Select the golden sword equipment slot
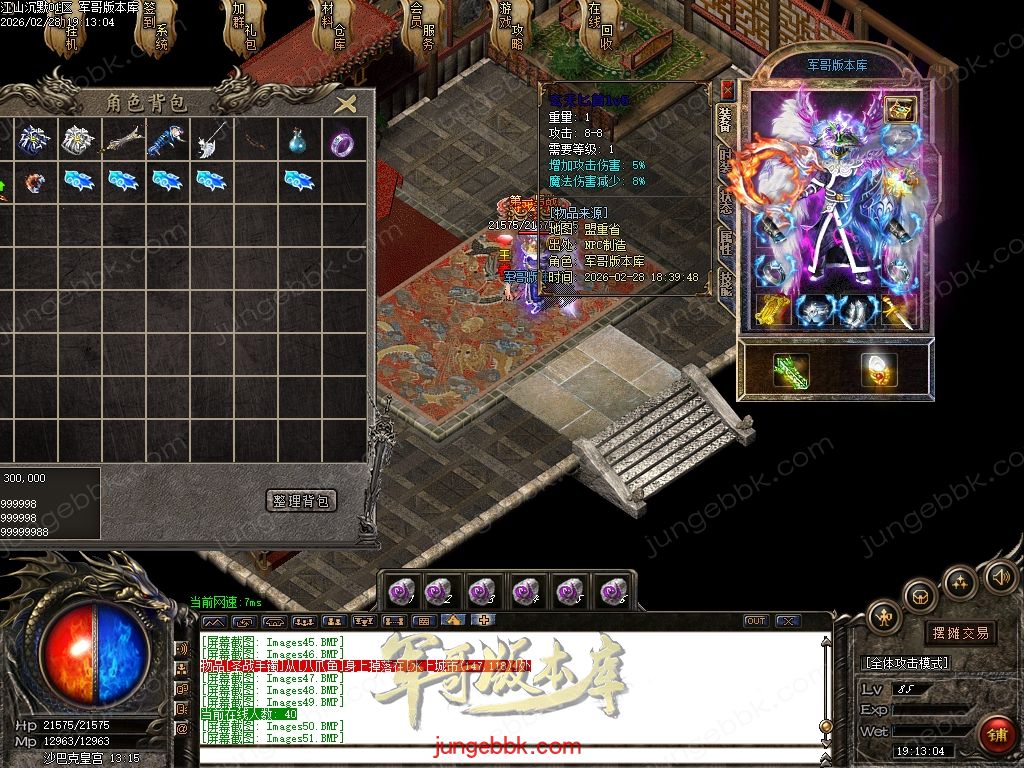 [x=897, y=311]
